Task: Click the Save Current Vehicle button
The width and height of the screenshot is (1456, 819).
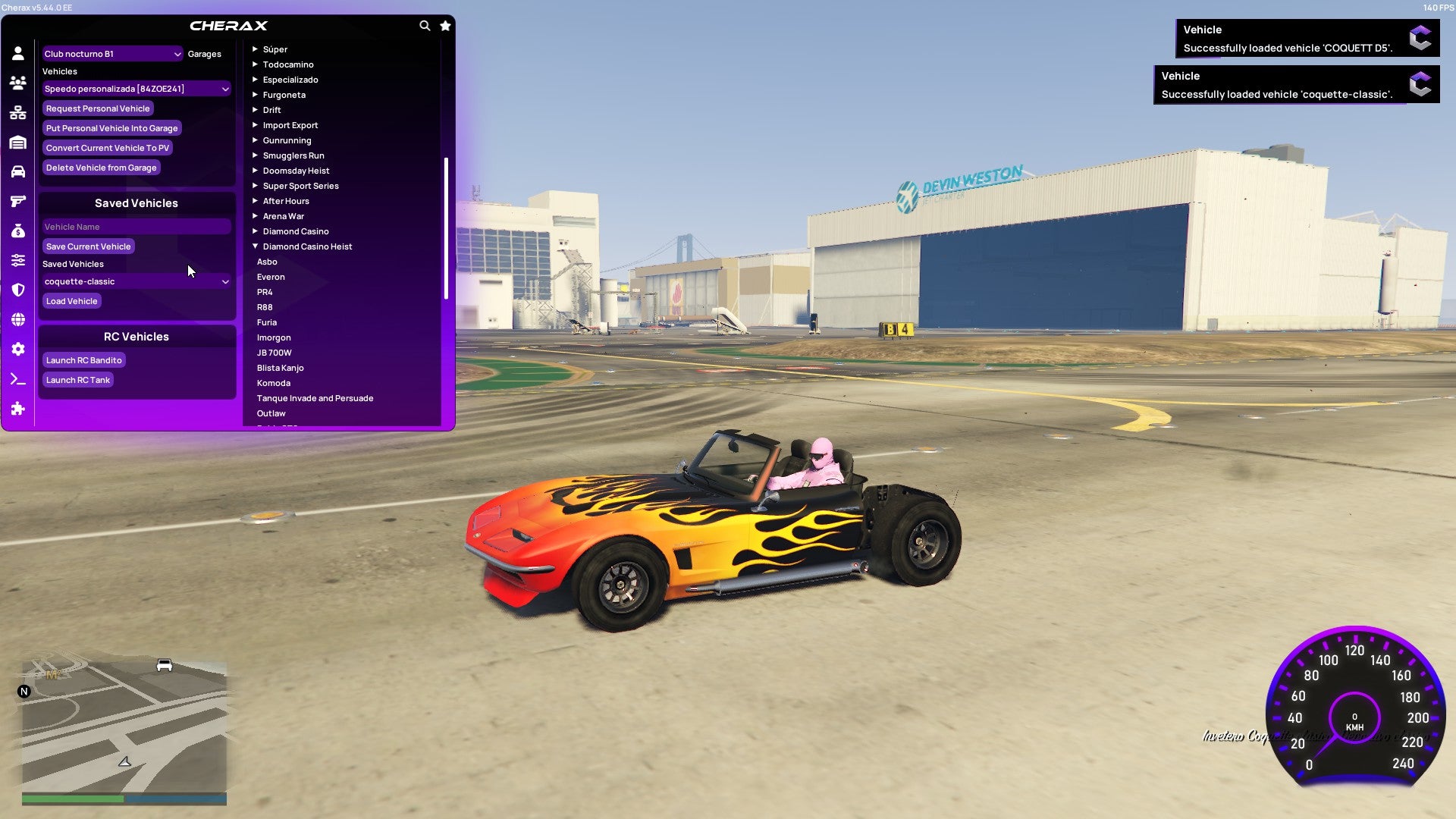Action: coord(88,246)
